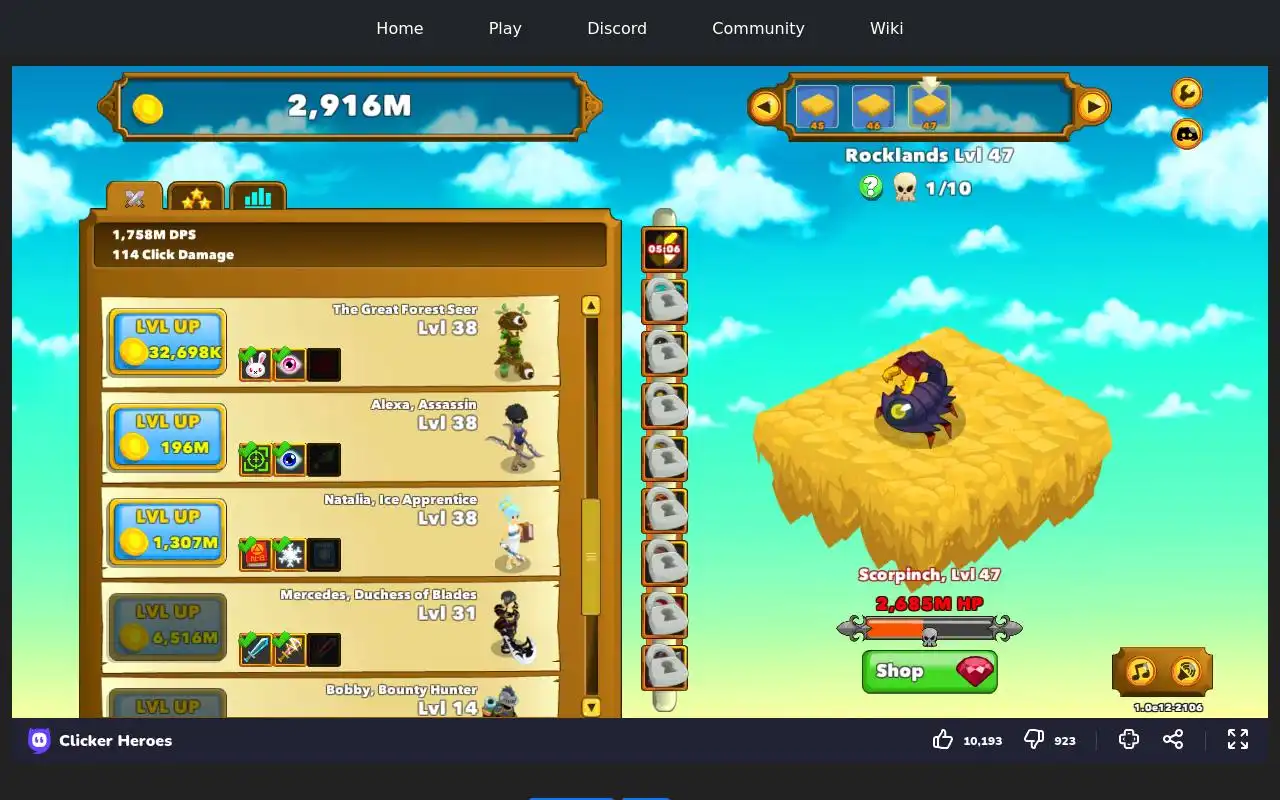Toggle the music note button
Viewport: 1280px width, 800px height.
click(x=1141, y=670)
